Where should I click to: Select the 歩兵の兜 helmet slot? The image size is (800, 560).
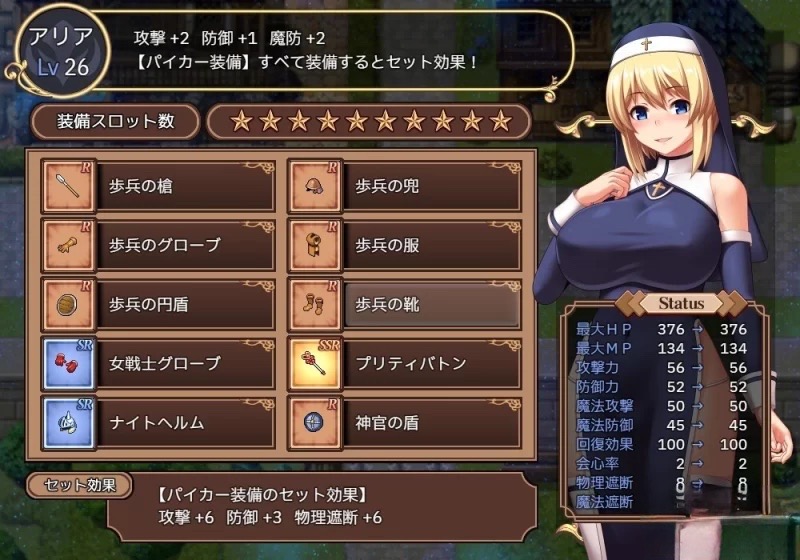tap(406, 187)
